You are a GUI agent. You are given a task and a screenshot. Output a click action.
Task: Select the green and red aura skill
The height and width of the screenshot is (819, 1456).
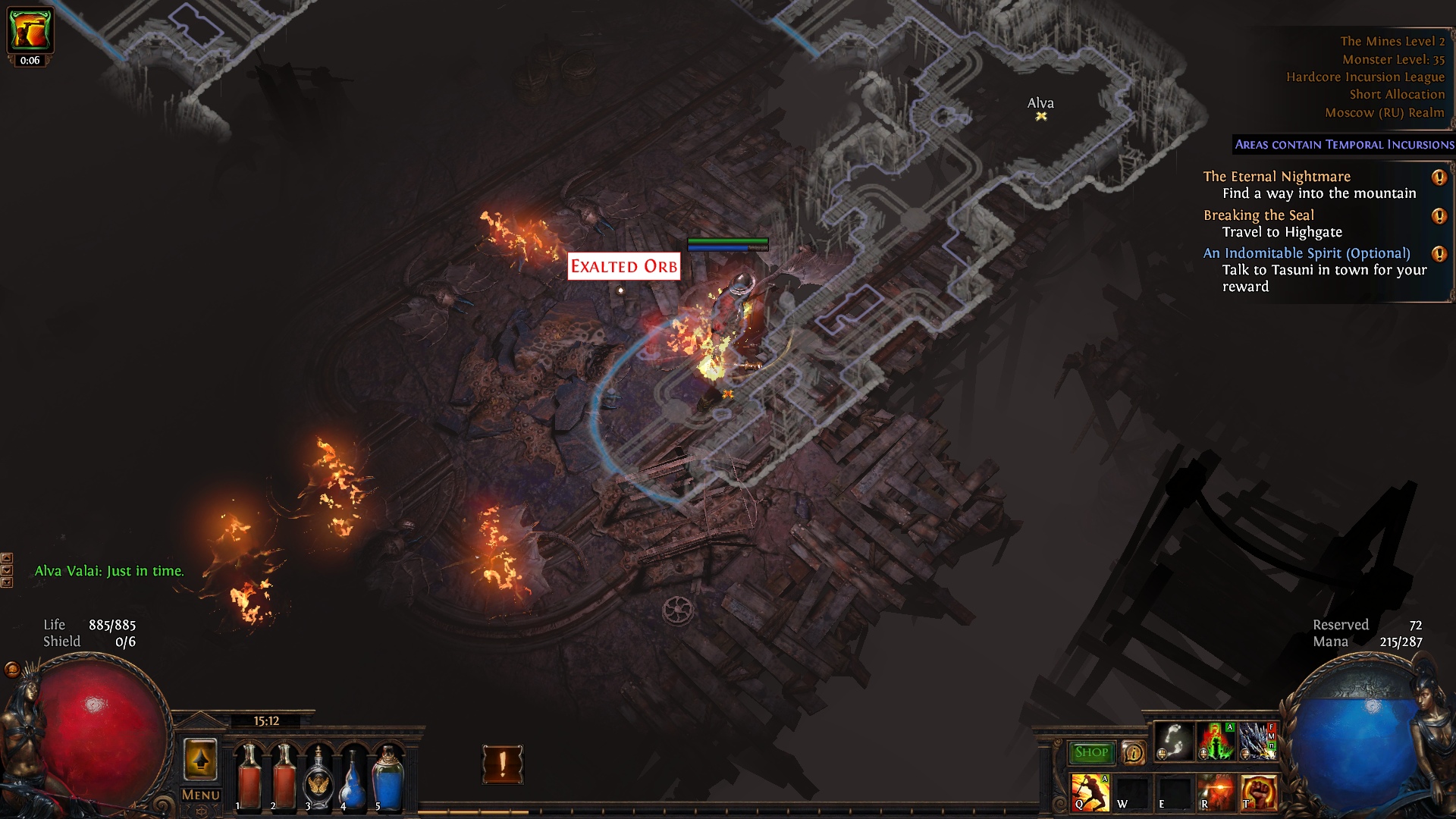(x=1216, y=741)
